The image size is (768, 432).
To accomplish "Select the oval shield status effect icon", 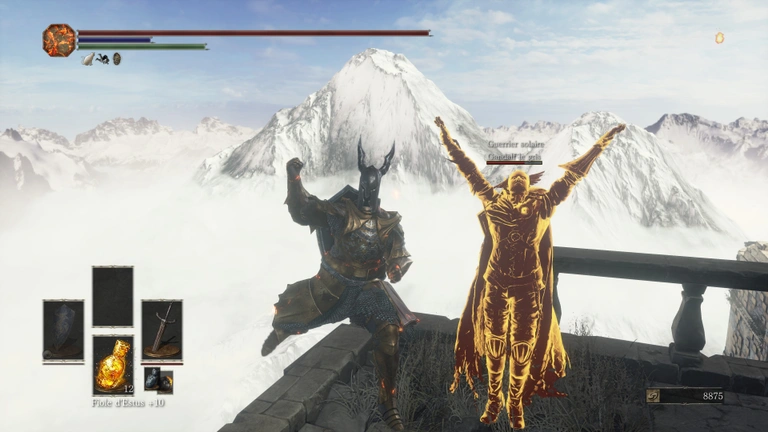I will [x=117, y=59].
